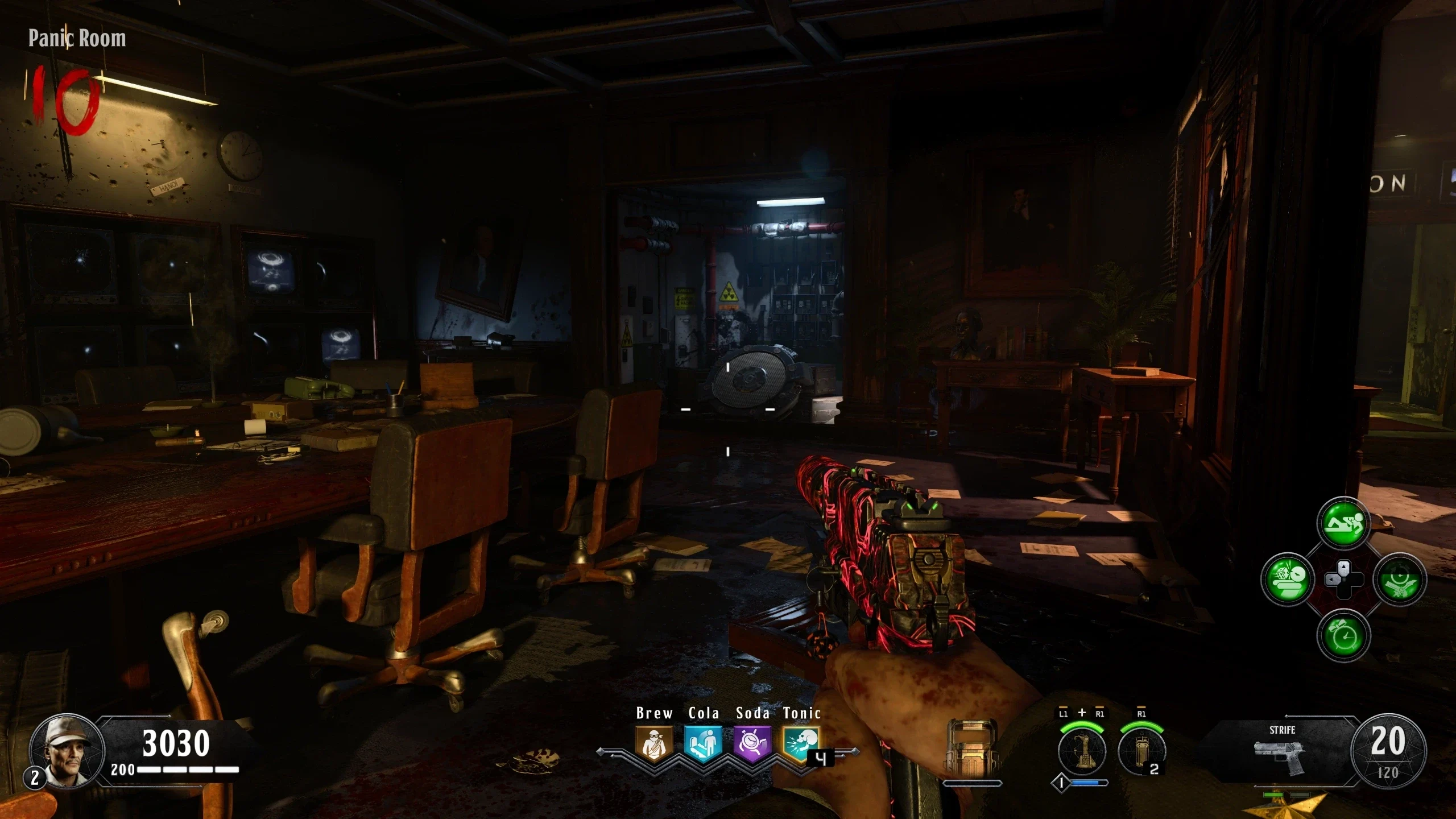1456x819 pixels.
Task: Activate the left elixir with the dice icon
Action: tap(1287, 579)
